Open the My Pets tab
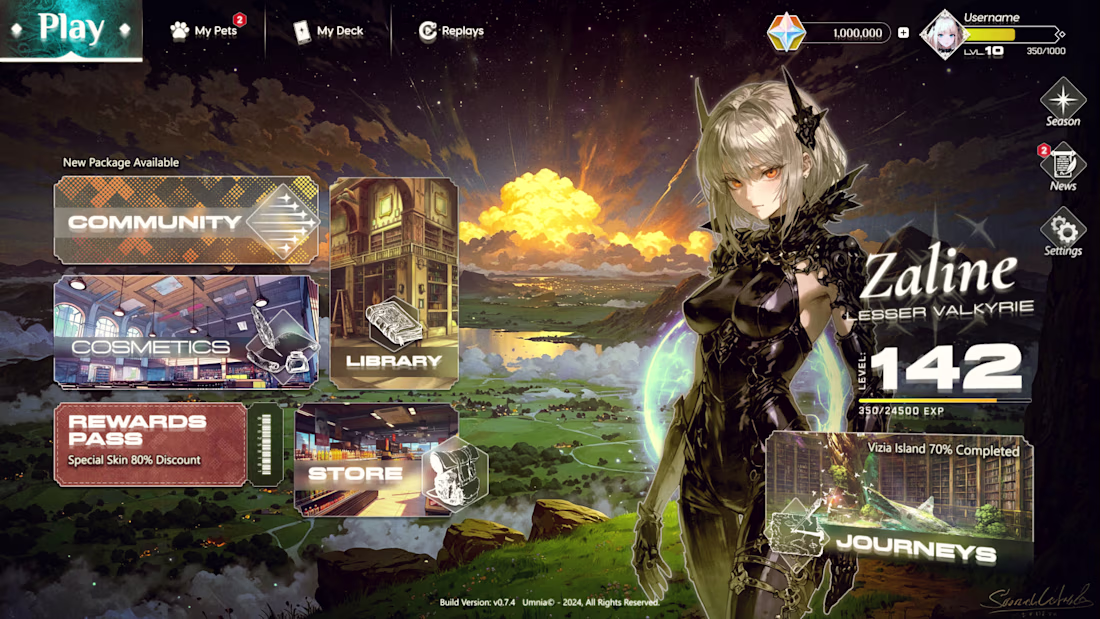Screen dimensions: 1100x619 pyautogui.click(x=205, y=31)
